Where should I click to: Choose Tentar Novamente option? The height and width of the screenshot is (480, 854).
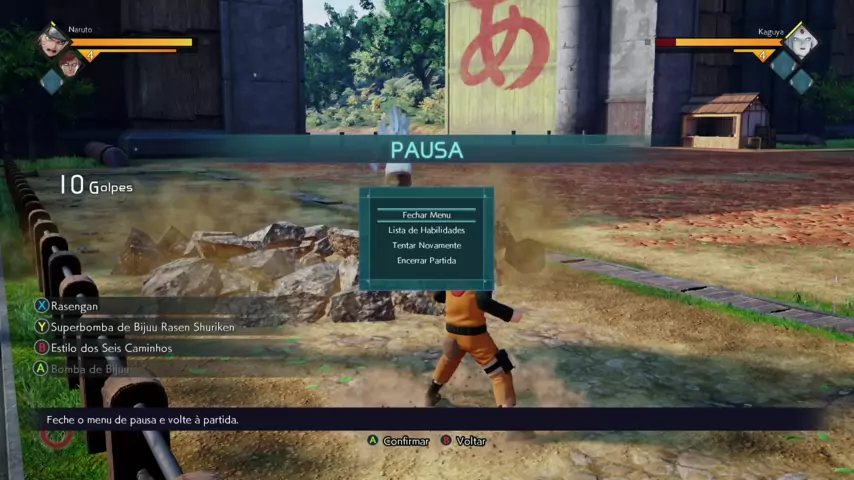point(426,245)
